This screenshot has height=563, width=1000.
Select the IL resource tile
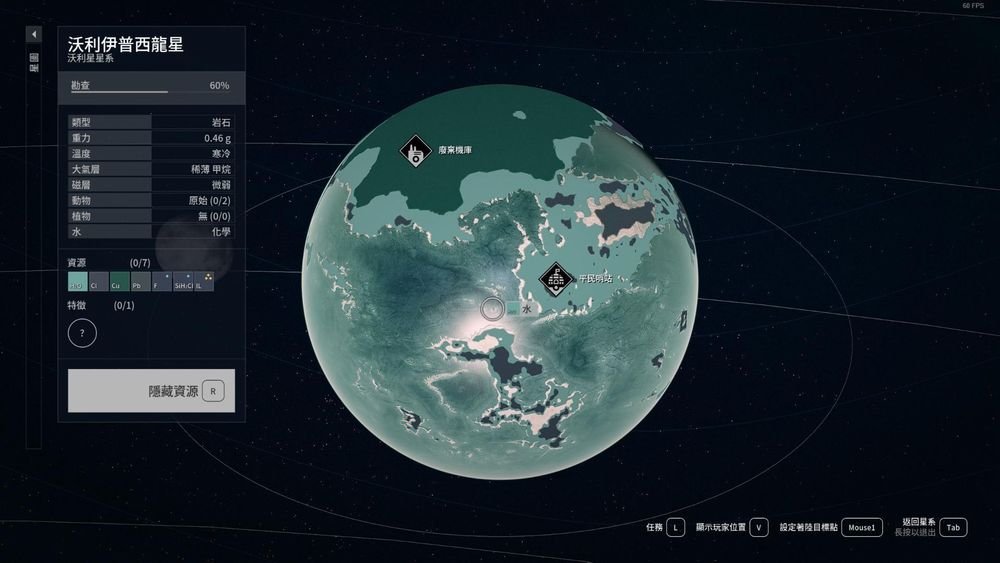point(204,282)
